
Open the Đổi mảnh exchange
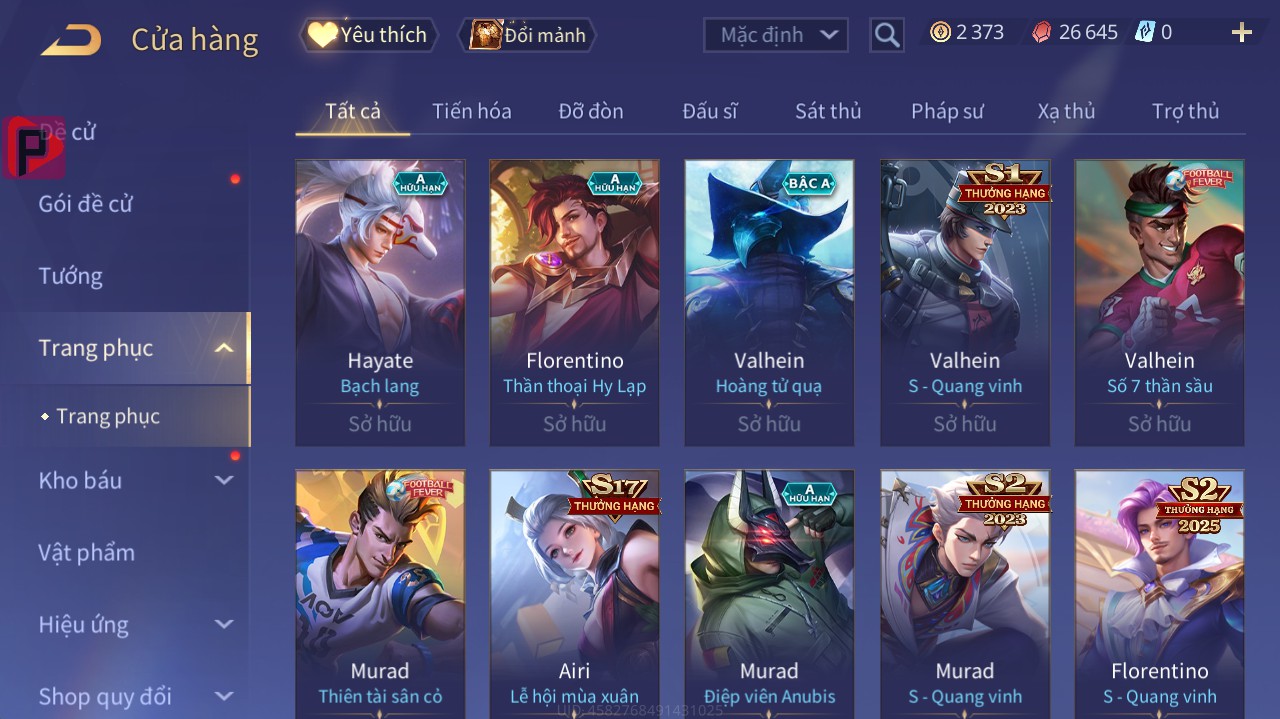pyautogui.click(x=527, y=35)
